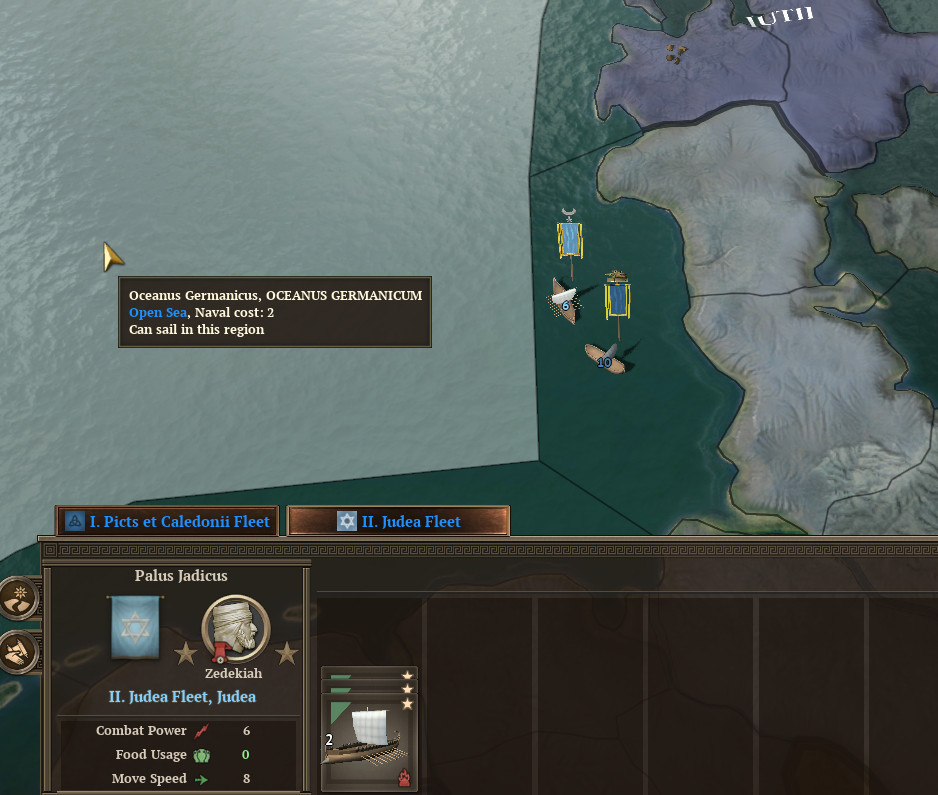
Task: Open admiral Zedekiah's portrait
Action: [236, 630]
